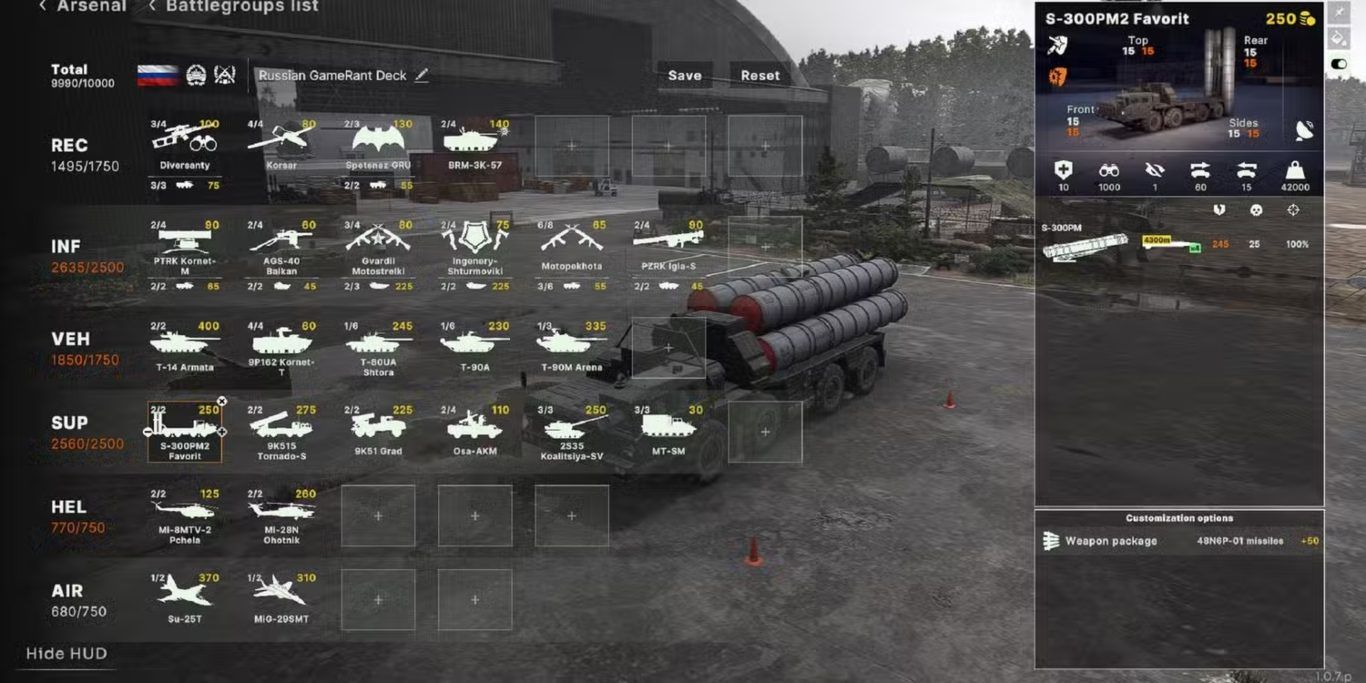The width and height of the screenshot is (1366, 683).
Task: Select the Osa-AKM support unit
Action: point(475,430)
